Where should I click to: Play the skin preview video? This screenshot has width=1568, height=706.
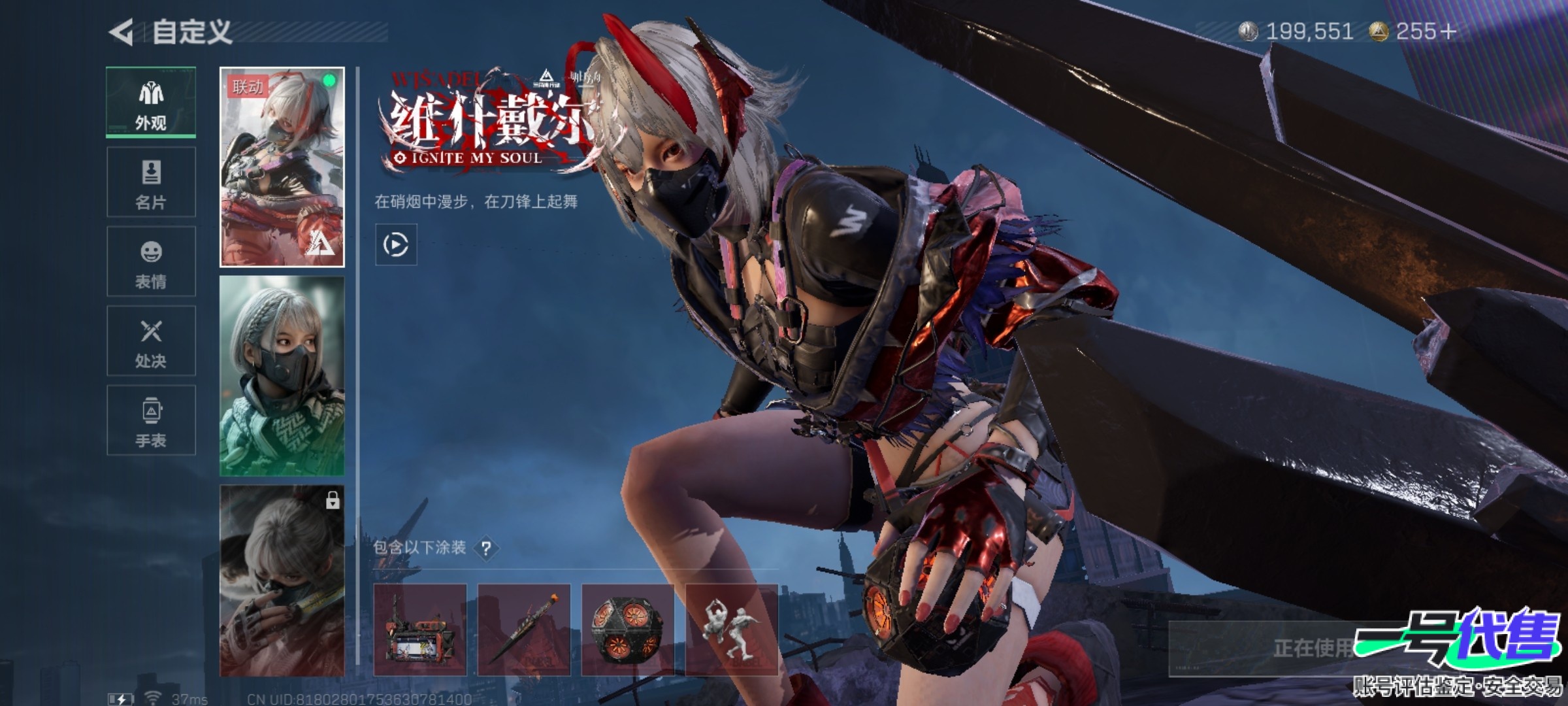click(x=396, y=245)
